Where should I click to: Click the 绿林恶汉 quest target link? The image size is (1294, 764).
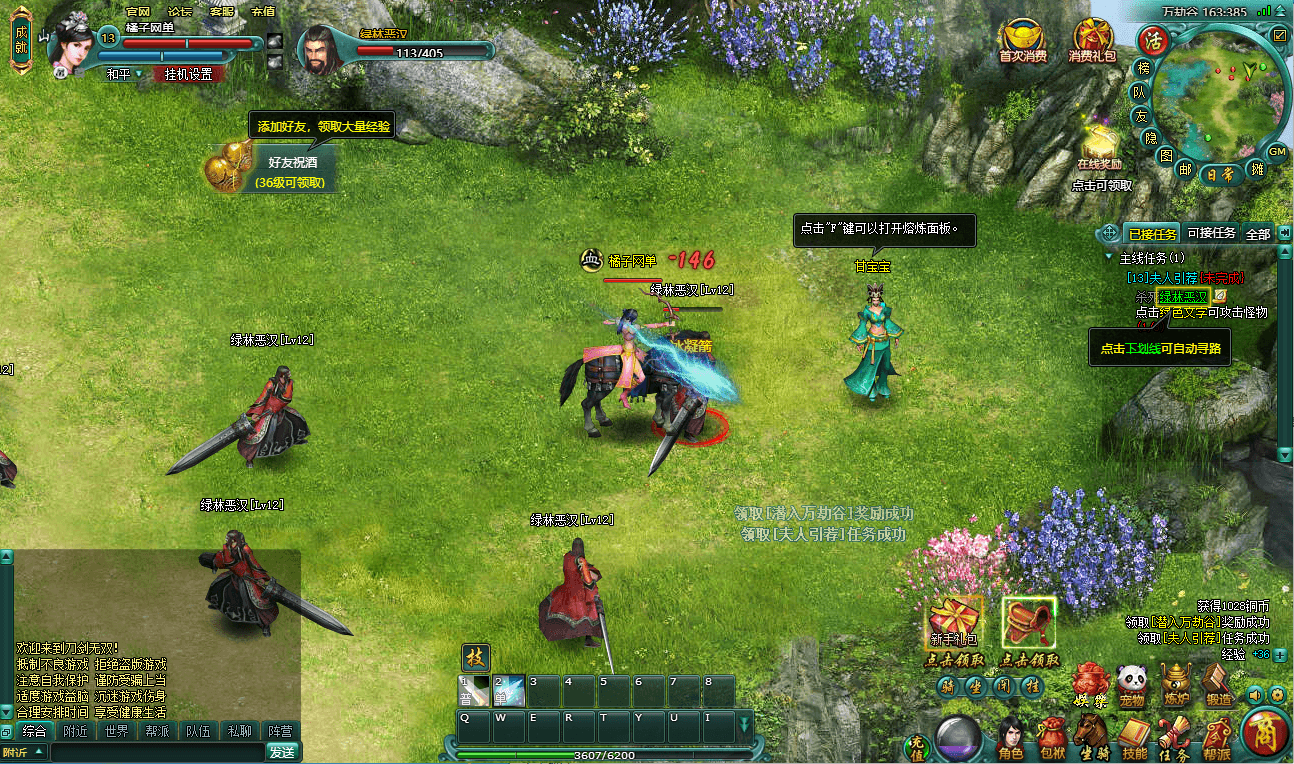[1183, 296]
